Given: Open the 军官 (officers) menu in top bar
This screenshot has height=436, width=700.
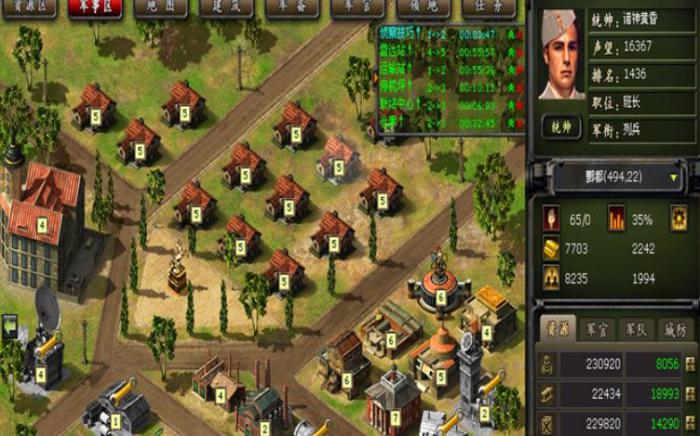Looking at the screenshot, I should pyautogui.click(x=362, y=6).
